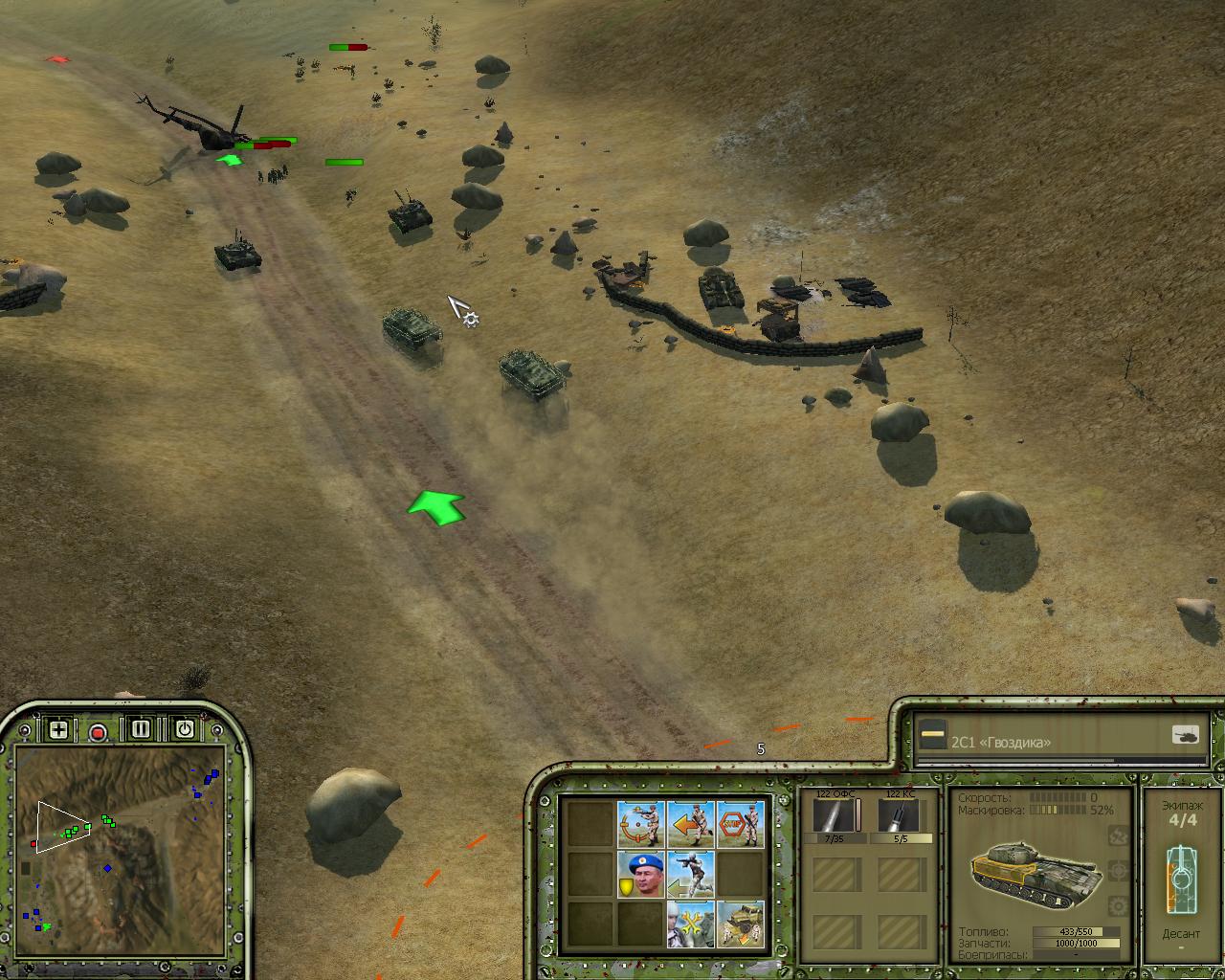Viewport: 1225px width, 980px height.
Task: Click the plus button above the minimap
Action: click(58, 730)
